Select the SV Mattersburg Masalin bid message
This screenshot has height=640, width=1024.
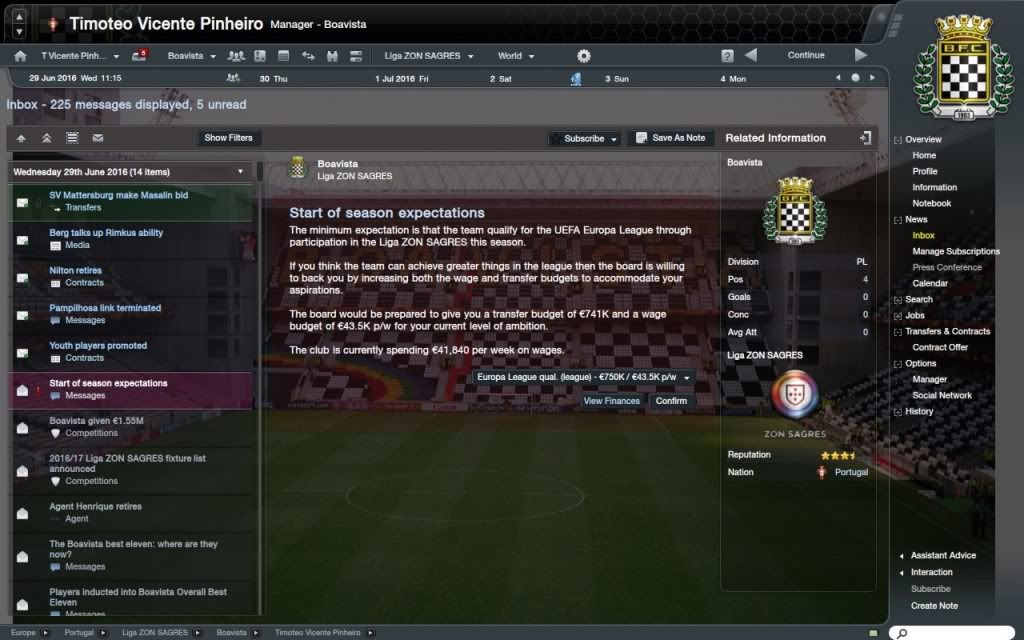pos(118,195)
